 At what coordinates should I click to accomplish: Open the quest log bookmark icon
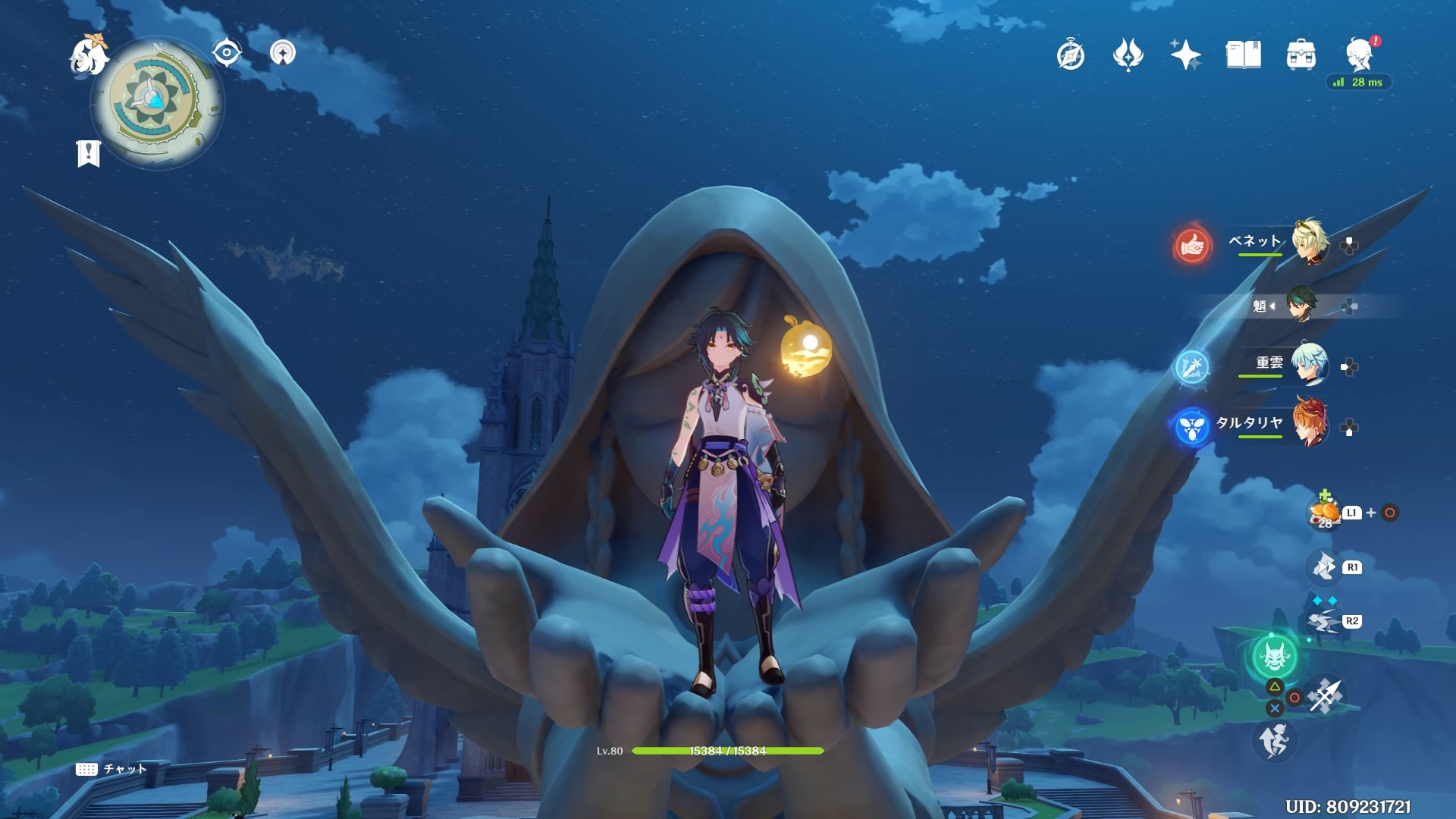(89, 153)
